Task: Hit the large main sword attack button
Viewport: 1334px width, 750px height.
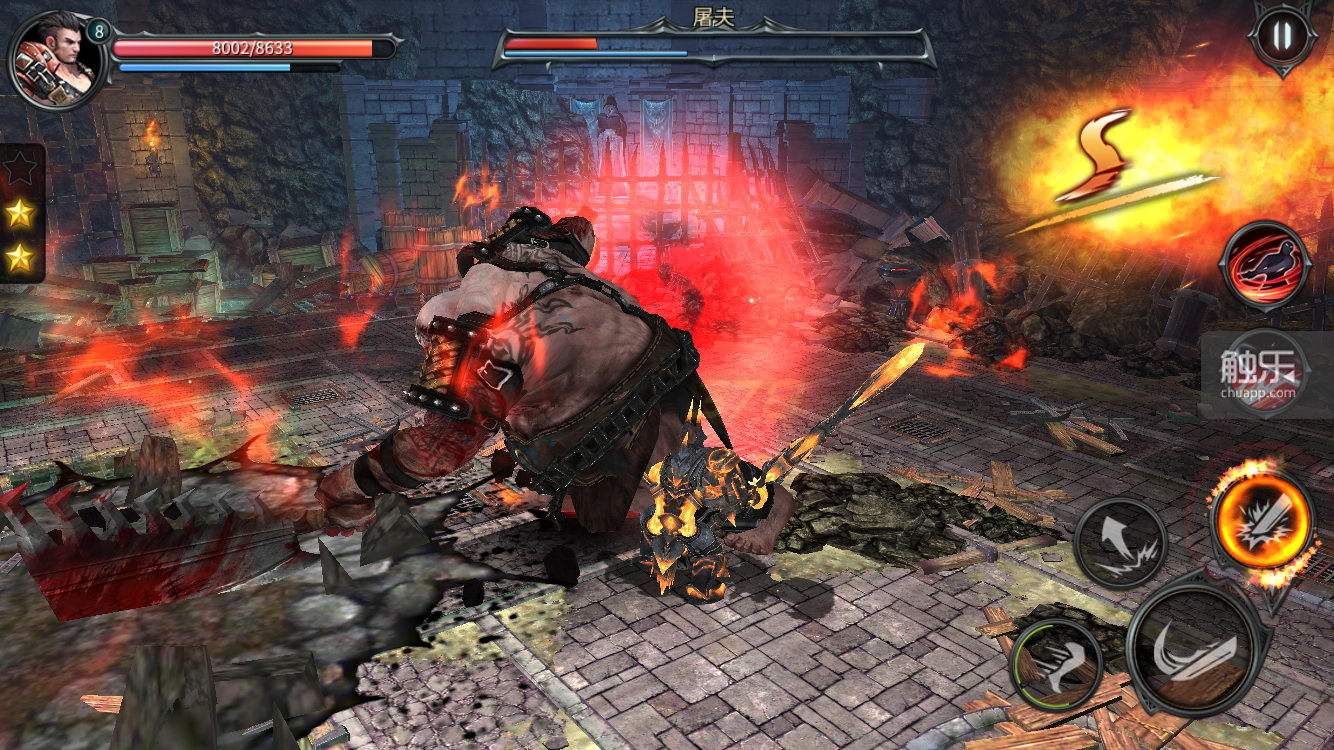Action: [1192, 647]
